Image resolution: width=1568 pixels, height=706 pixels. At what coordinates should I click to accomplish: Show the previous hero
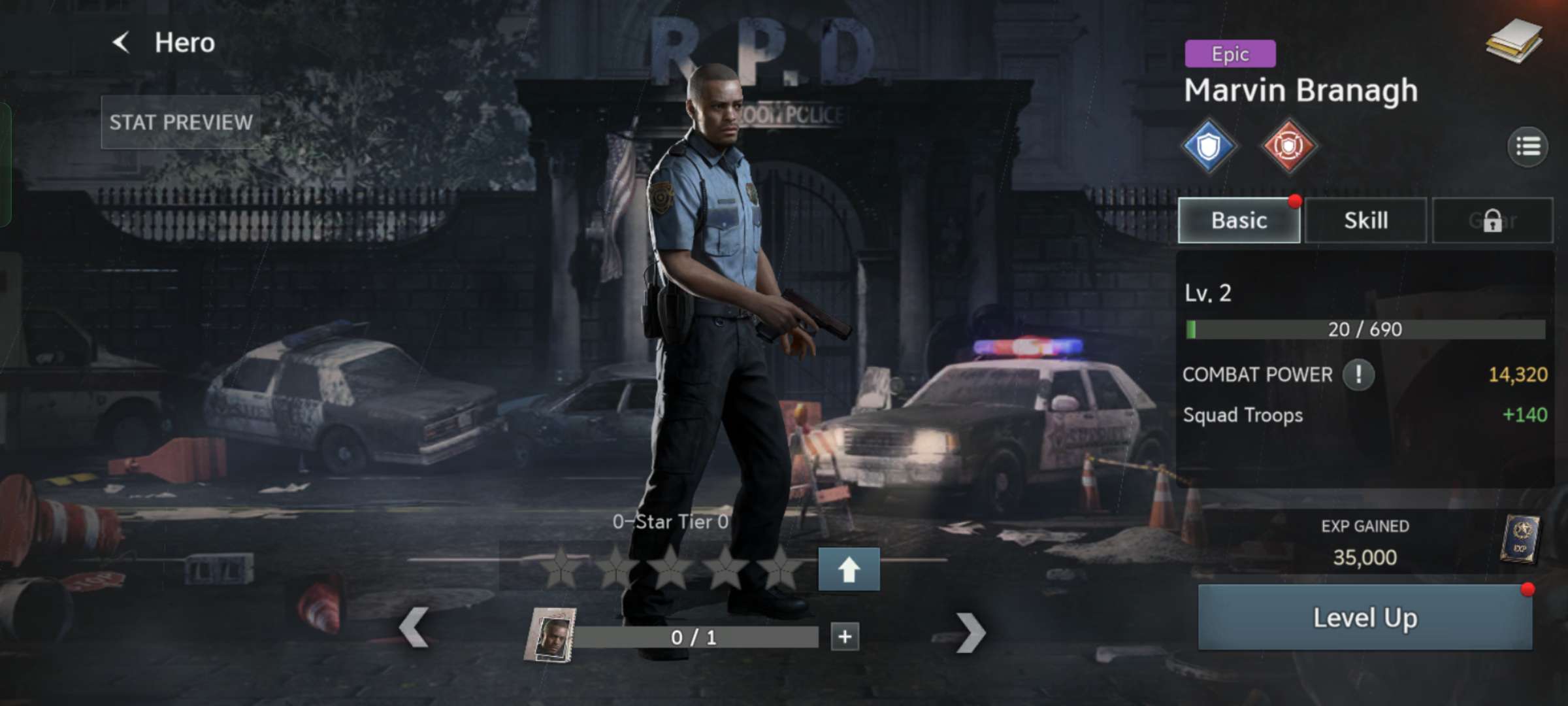pos(414,628)
